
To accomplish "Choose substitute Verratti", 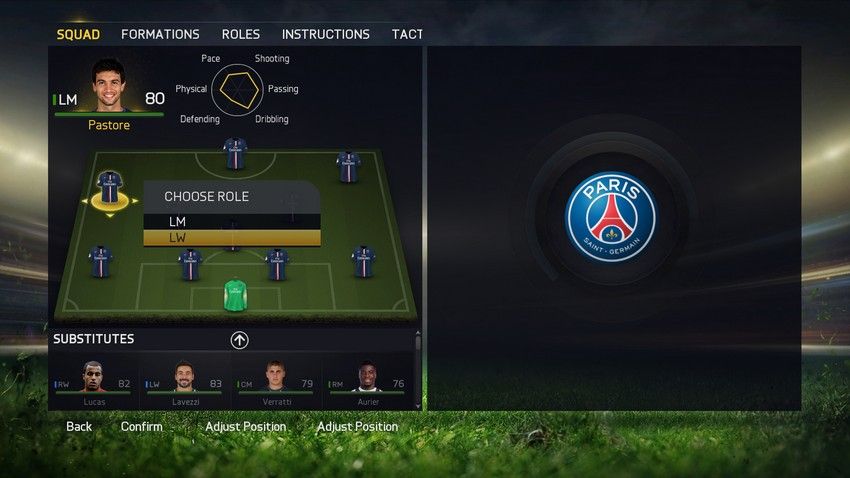I will point(275,384).
